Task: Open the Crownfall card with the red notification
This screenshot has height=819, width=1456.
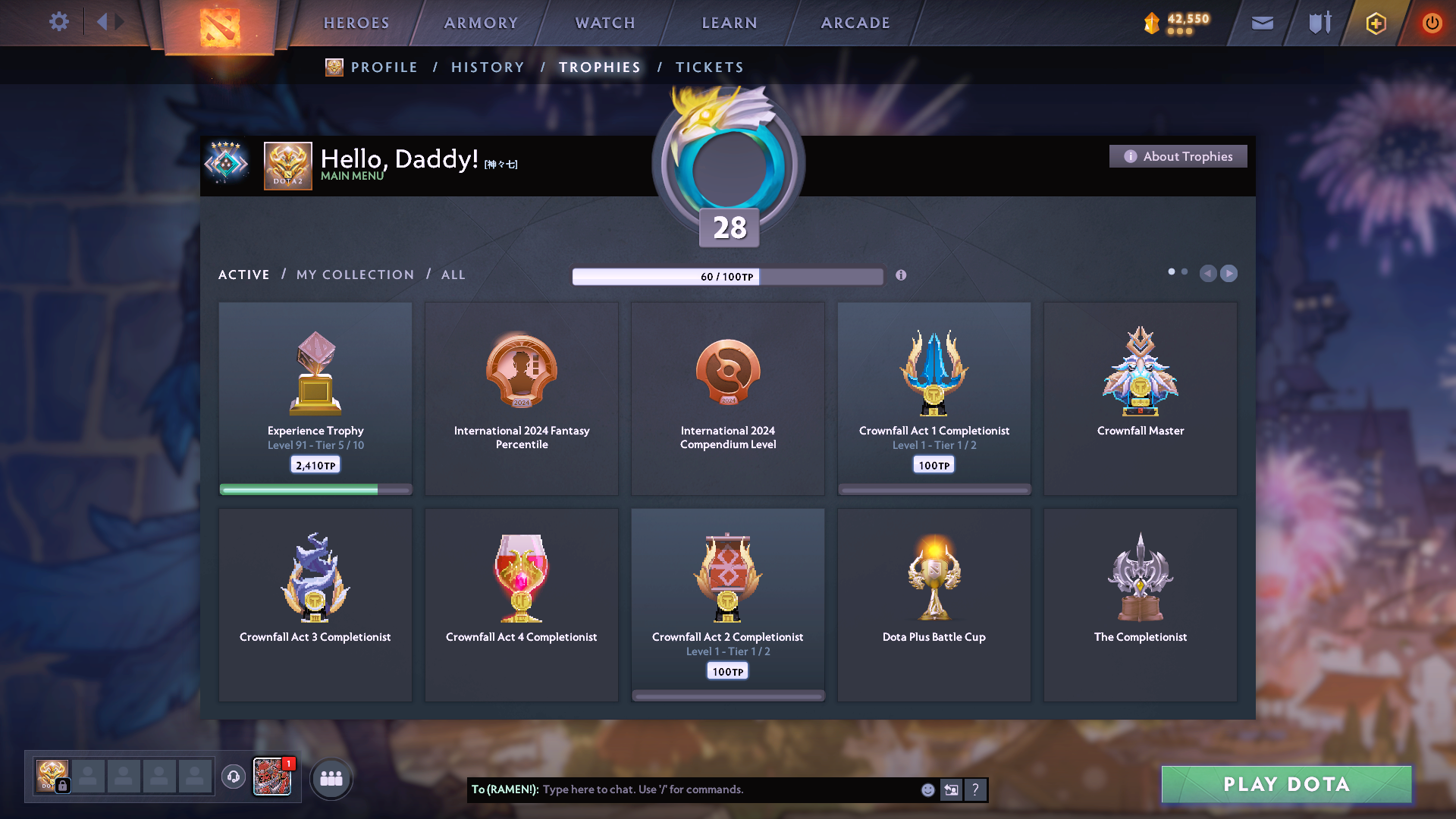Action: coord(271,777)
